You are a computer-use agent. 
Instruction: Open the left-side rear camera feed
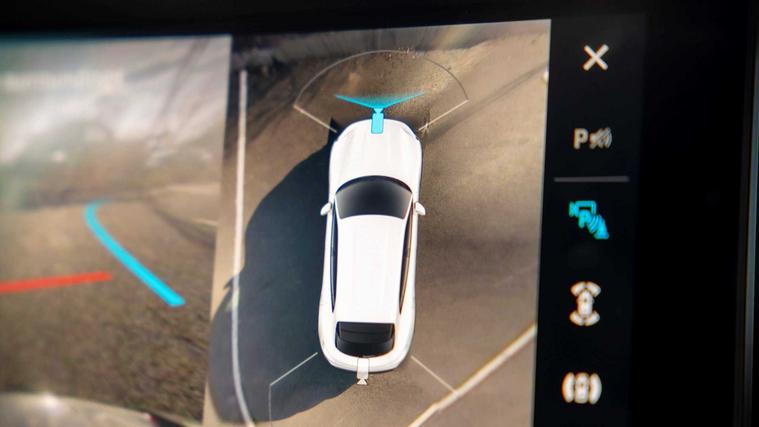[x=112, y=228]
